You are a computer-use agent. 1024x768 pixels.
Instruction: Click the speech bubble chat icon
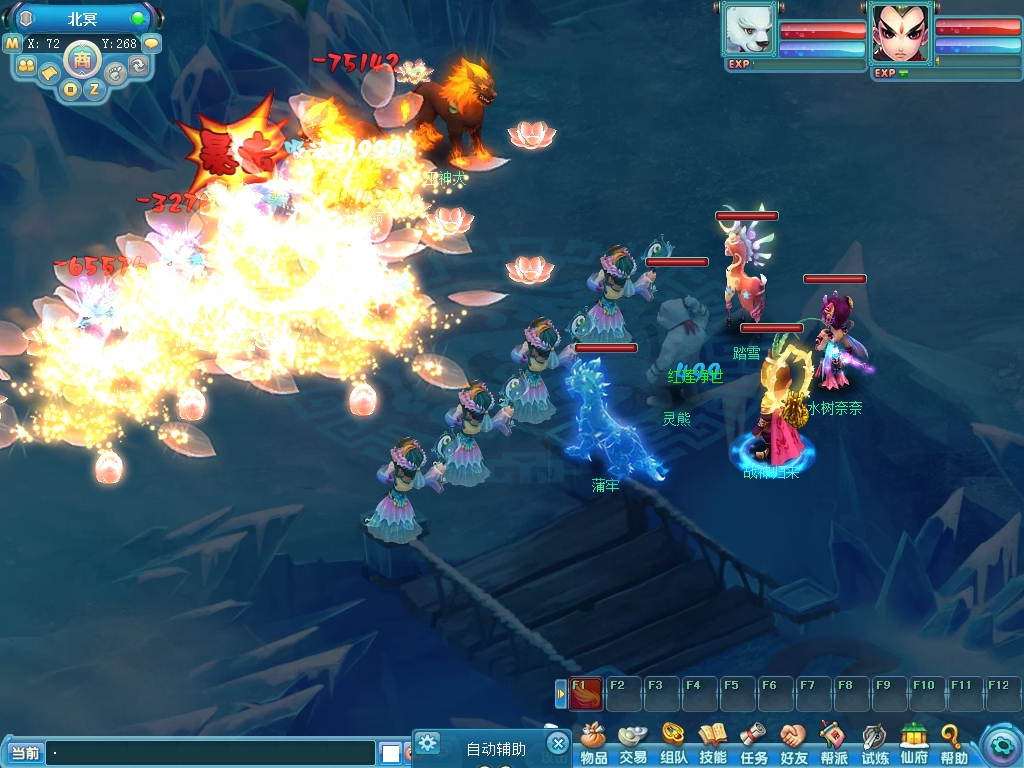pos(151,43)
